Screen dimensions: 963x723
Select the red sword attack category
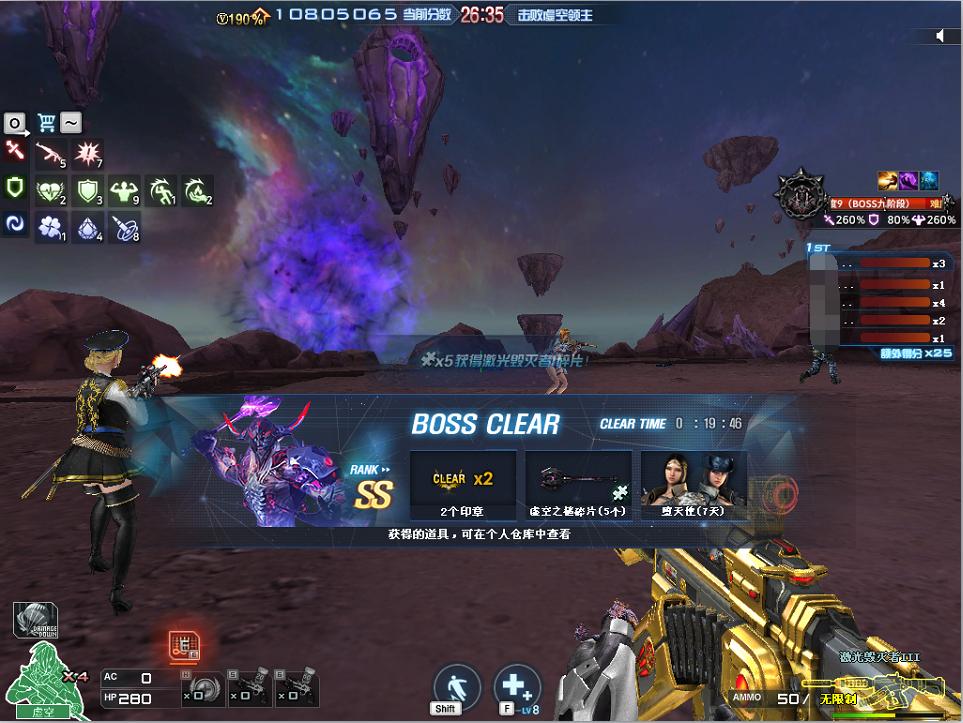pyautogui.click(x=15, y=152)
